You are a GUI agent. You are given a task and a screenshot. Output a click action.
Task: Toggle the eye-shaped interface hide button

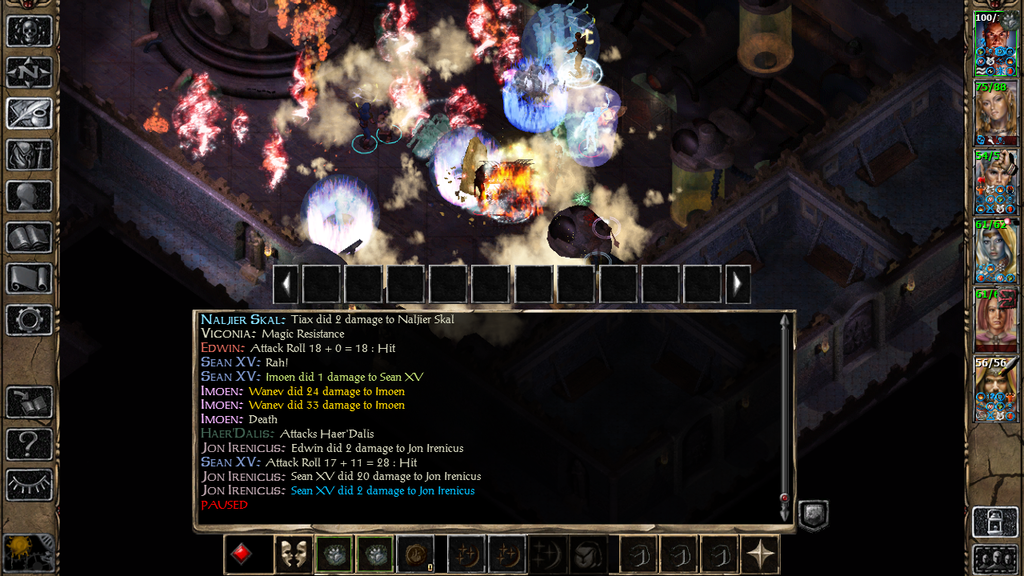pos(29,484)
